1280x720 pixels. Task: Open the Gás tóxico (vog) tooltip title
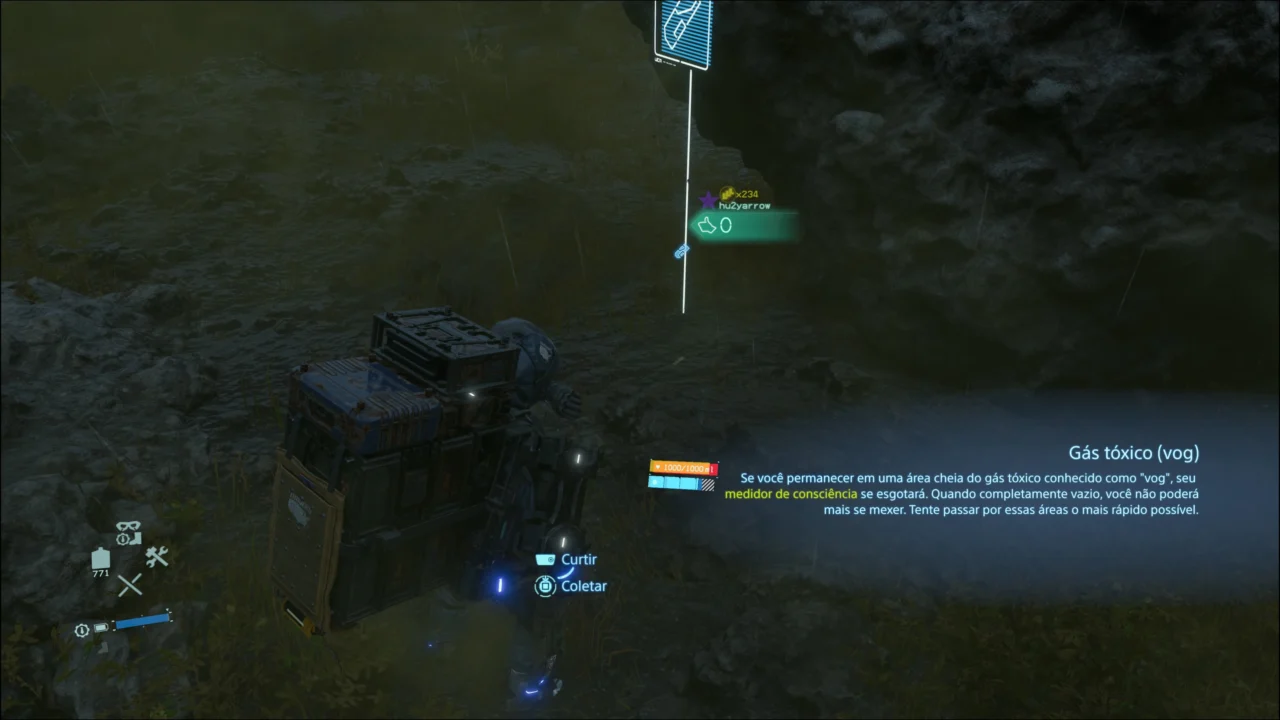tap(1133, 452)
